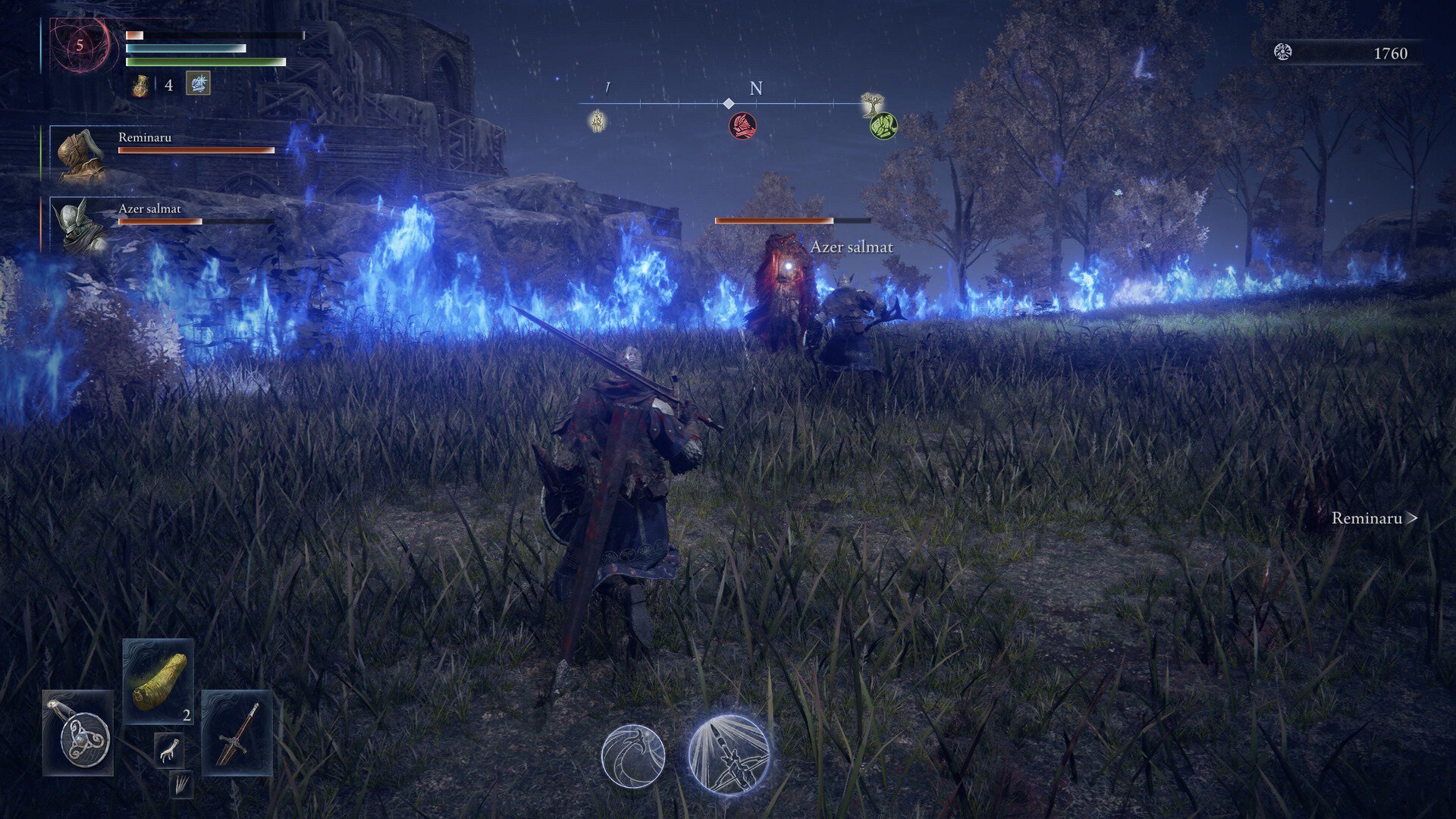This screenshot has height=819, width=1456.
Task: Click the level 5 emblem
Action: pyautogui.click(x=80, y=45)
